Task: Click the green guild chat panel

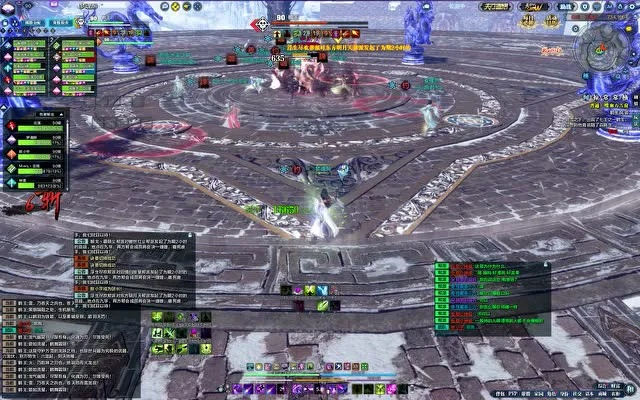Action: (491, 298)
